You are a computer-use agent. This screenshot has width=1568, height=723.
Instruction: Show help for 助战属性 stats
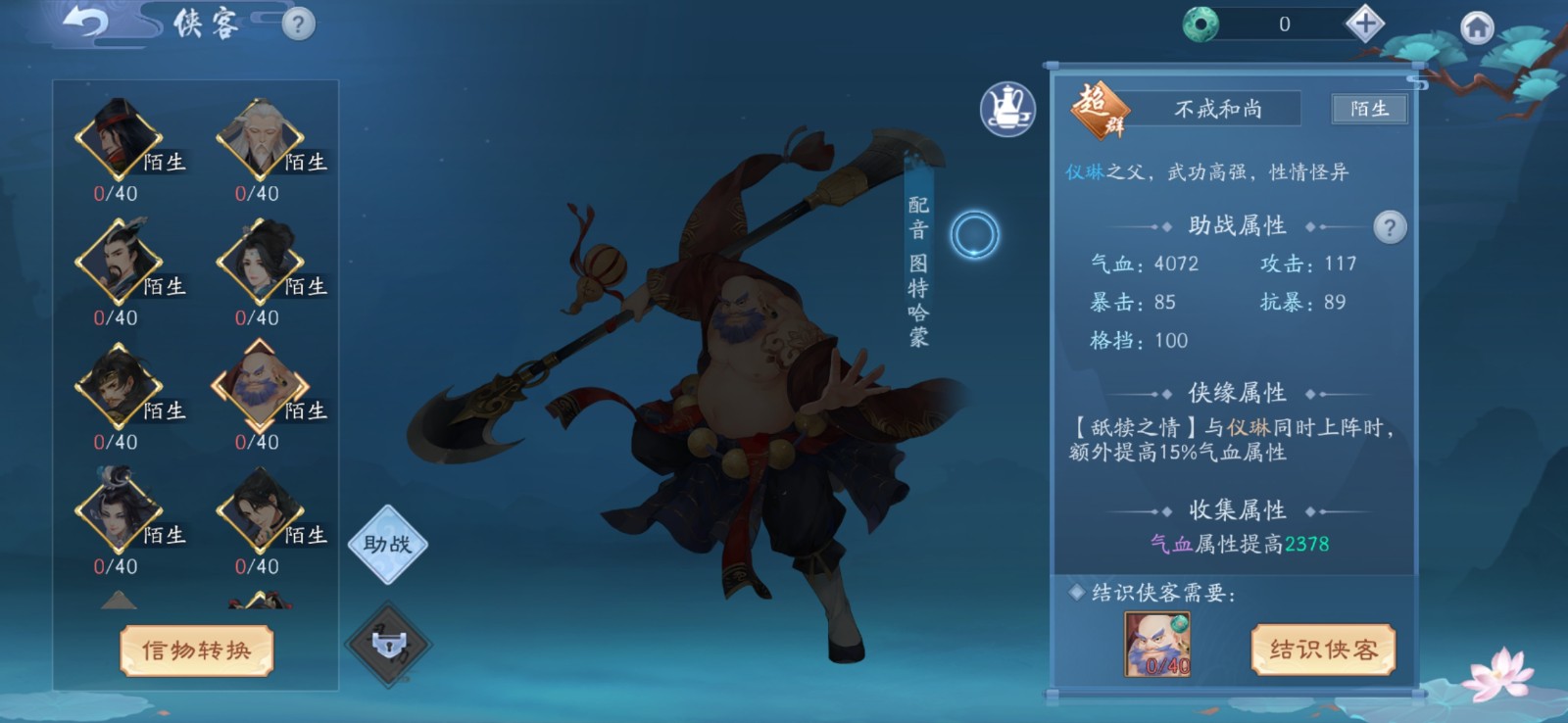(1389, 227)
